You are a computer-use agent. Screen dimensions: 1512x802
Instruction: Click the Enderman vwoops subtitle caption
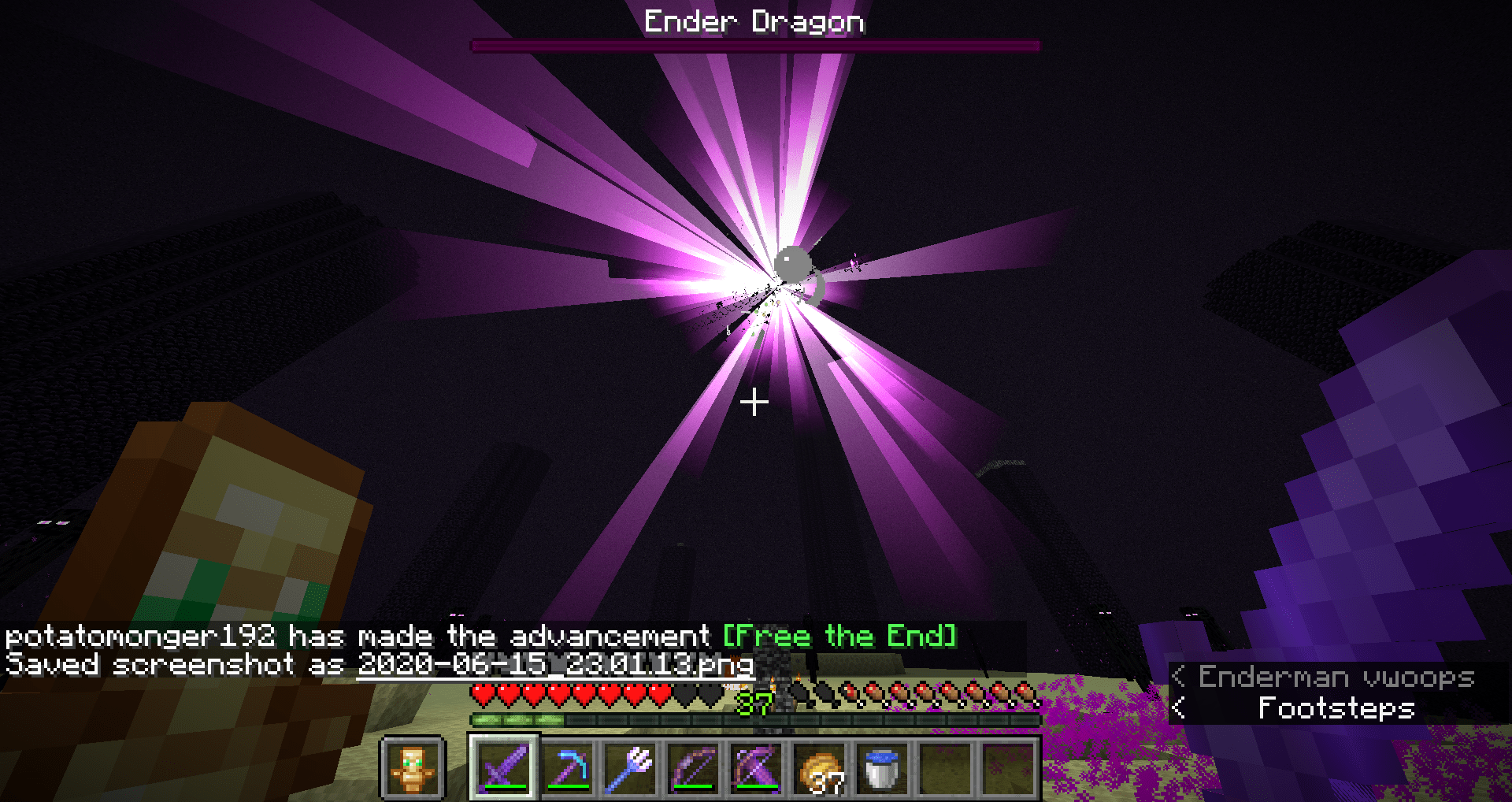click(1335, 677)
